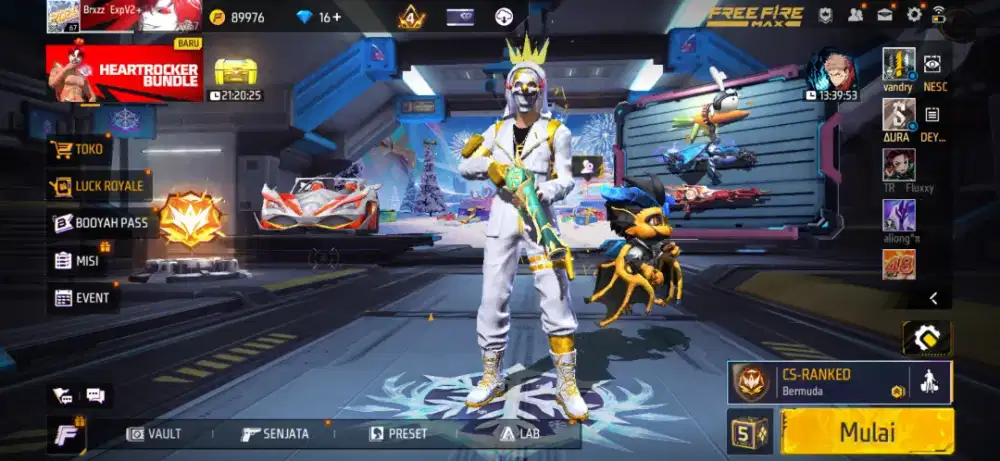1000x461 pixels.
Task: Open the Booyah Pass menu
Action: point(100,223)
